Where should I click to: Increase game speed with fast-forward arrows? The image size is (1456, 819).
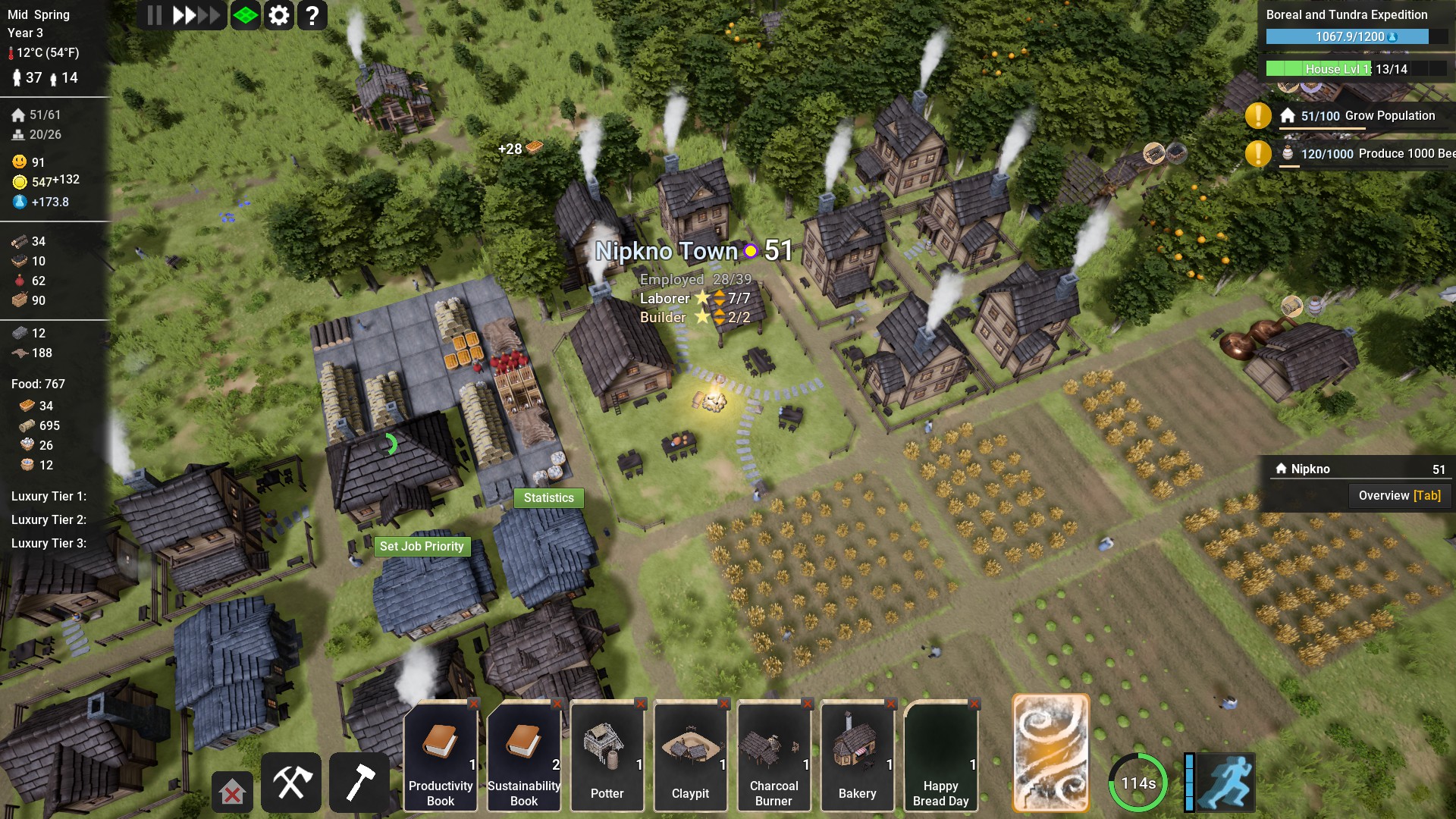pyautogui.click(x=195, y=15)
